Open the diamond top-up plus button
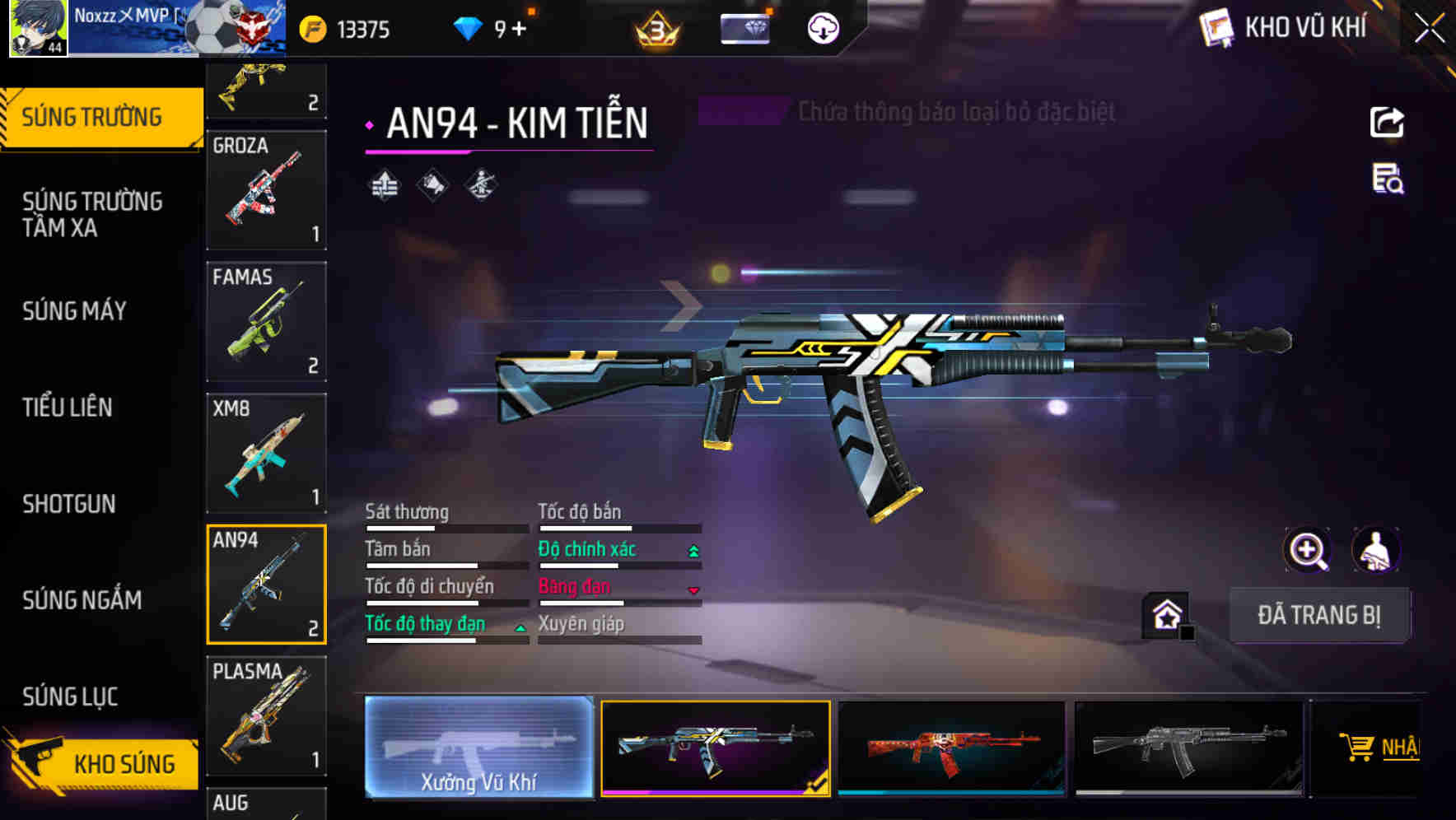 pyautogui.click(x=519, y=30)
